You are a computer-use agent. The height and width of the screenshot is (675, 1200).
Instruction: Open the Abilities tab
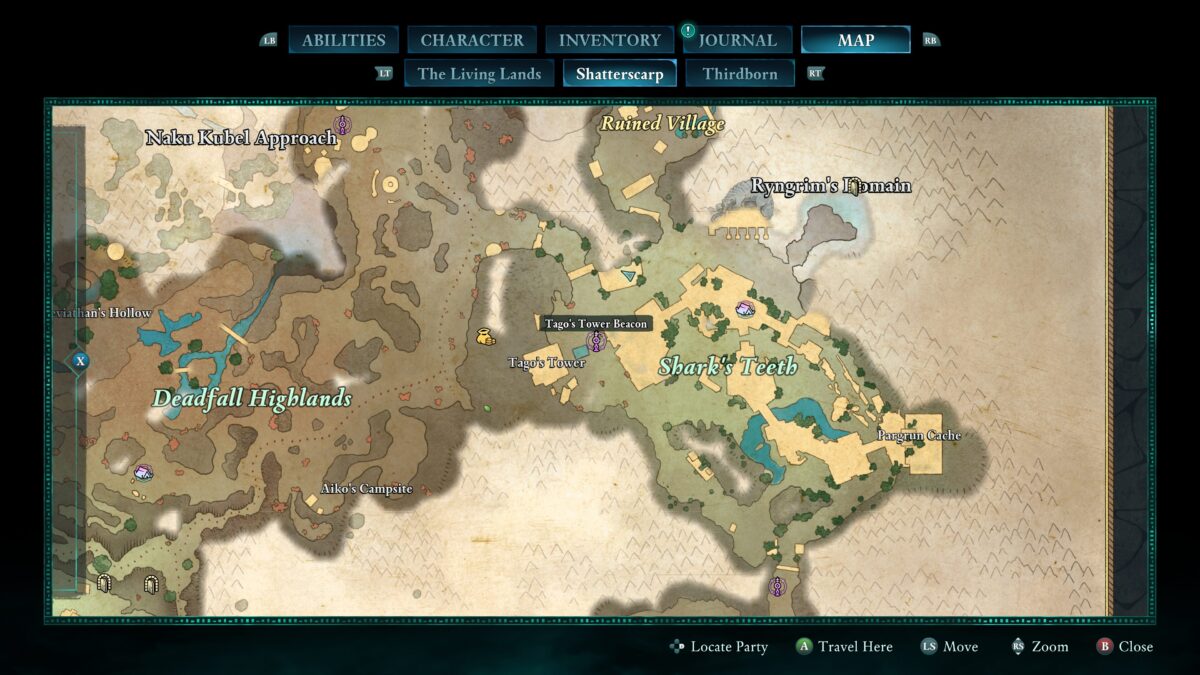pyautogui.click(x=343, y=40)
